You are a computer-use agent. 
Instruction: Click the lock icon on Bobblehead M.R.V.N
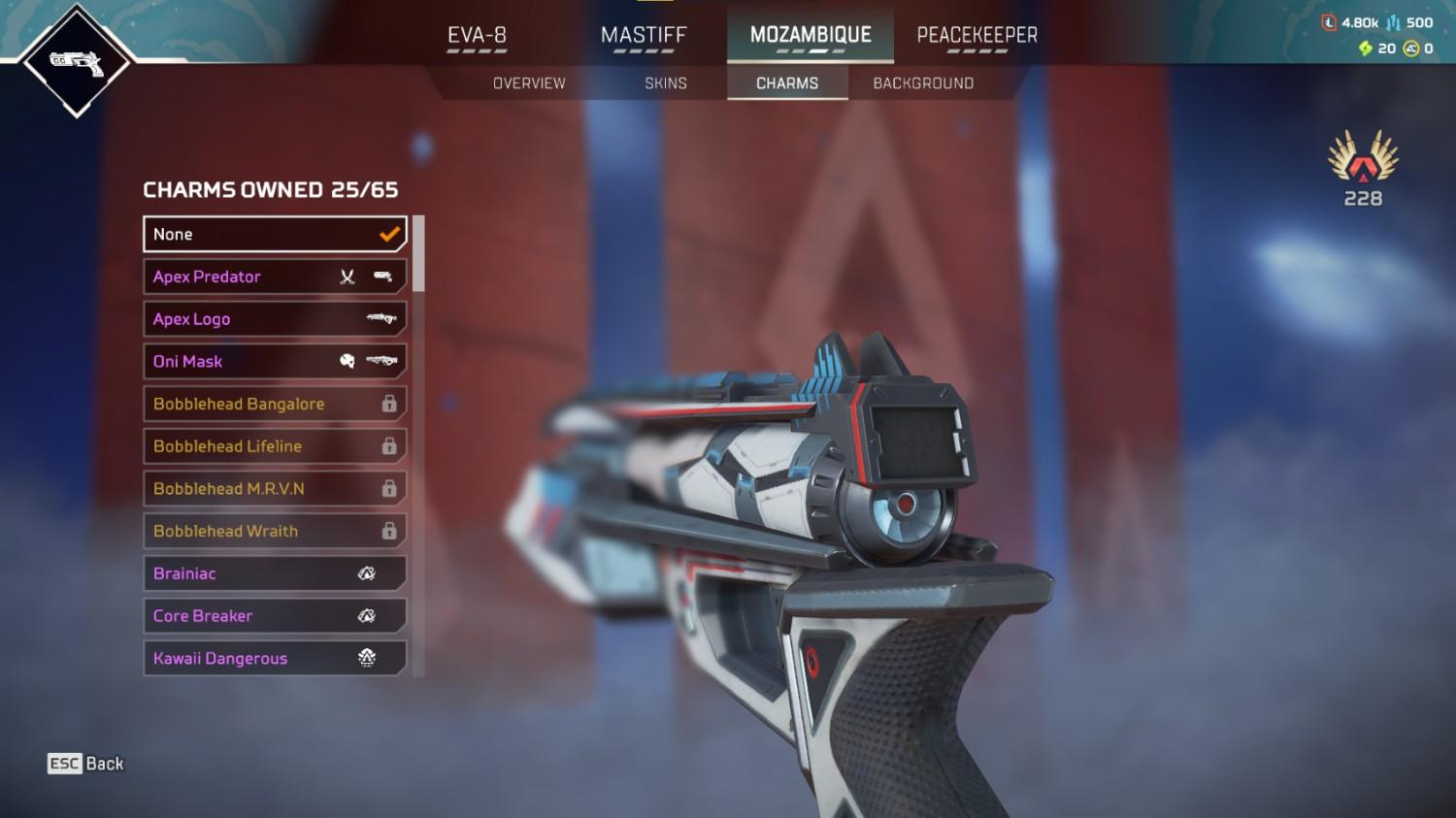point(388,488)
